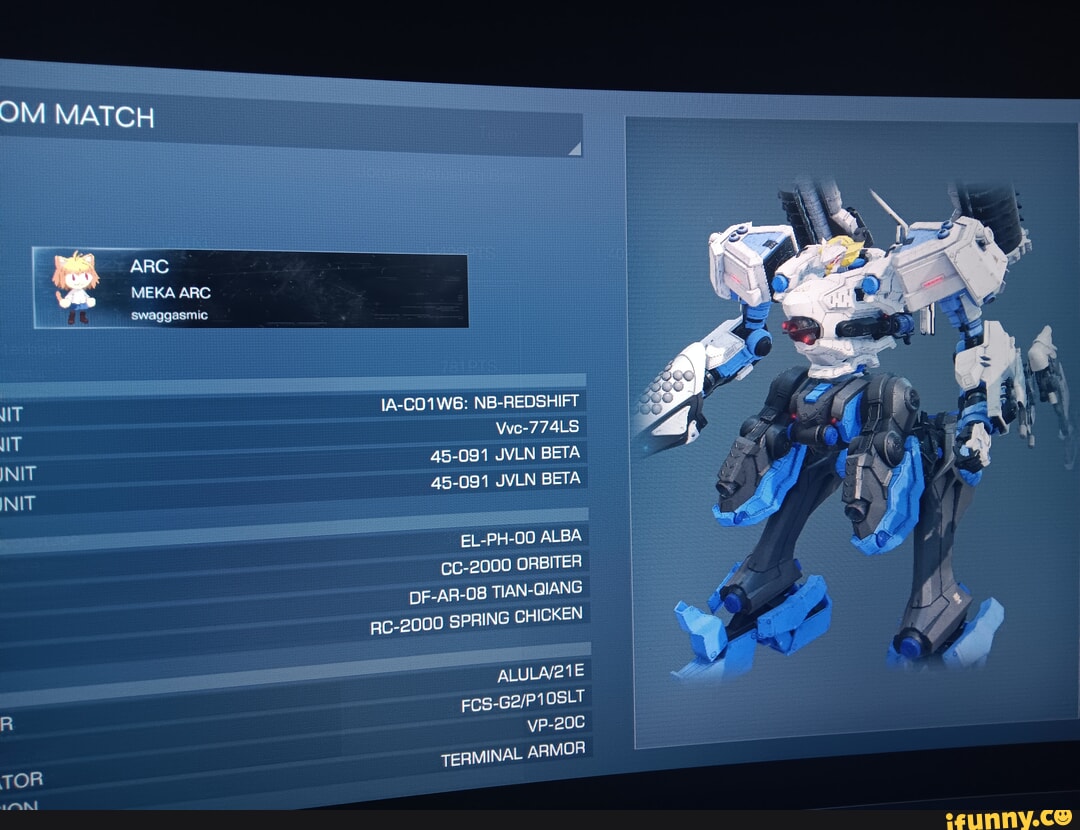Pick the CC-2000 ORBITER core row

(511, 565)
